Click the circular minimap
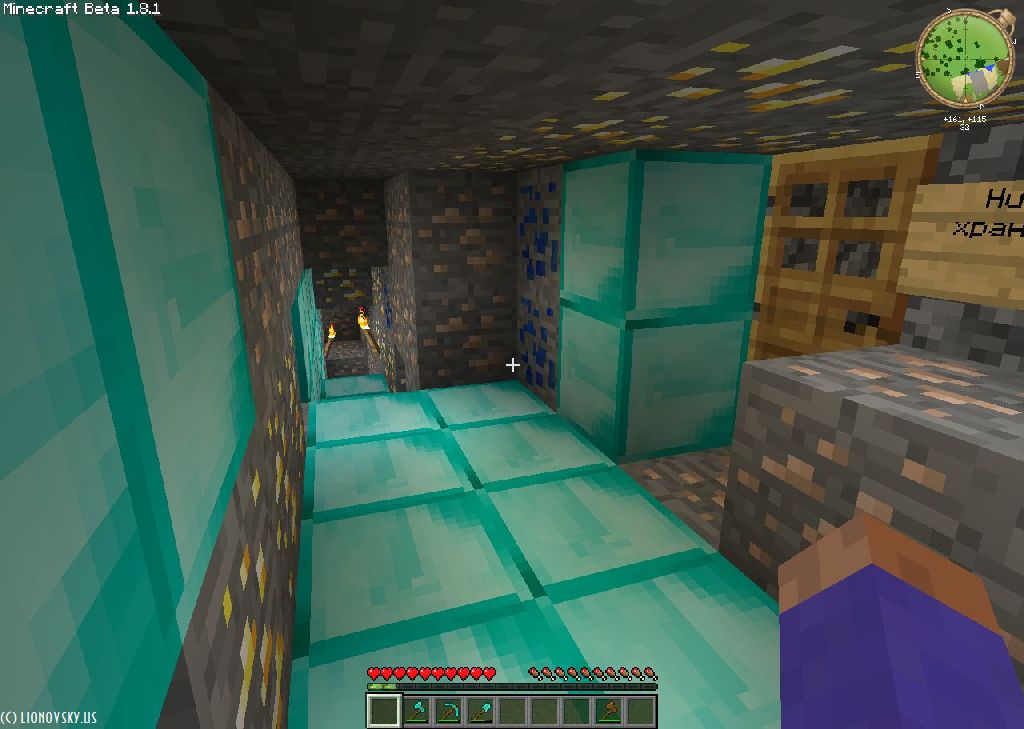This screenshot has width=1024, height=729. [x=964, y=56]
